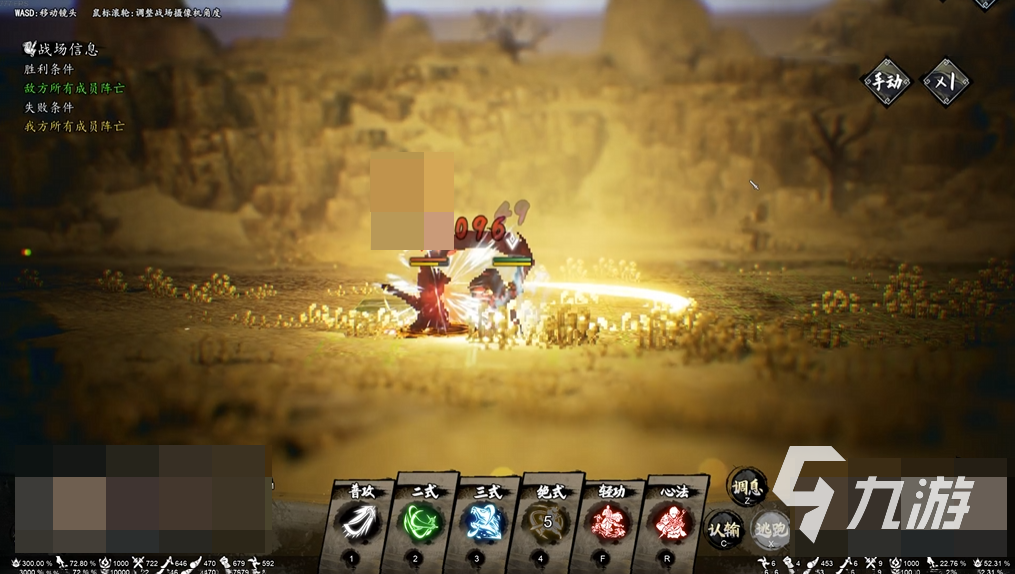Click the 调息 rest button

coord(746,487)
